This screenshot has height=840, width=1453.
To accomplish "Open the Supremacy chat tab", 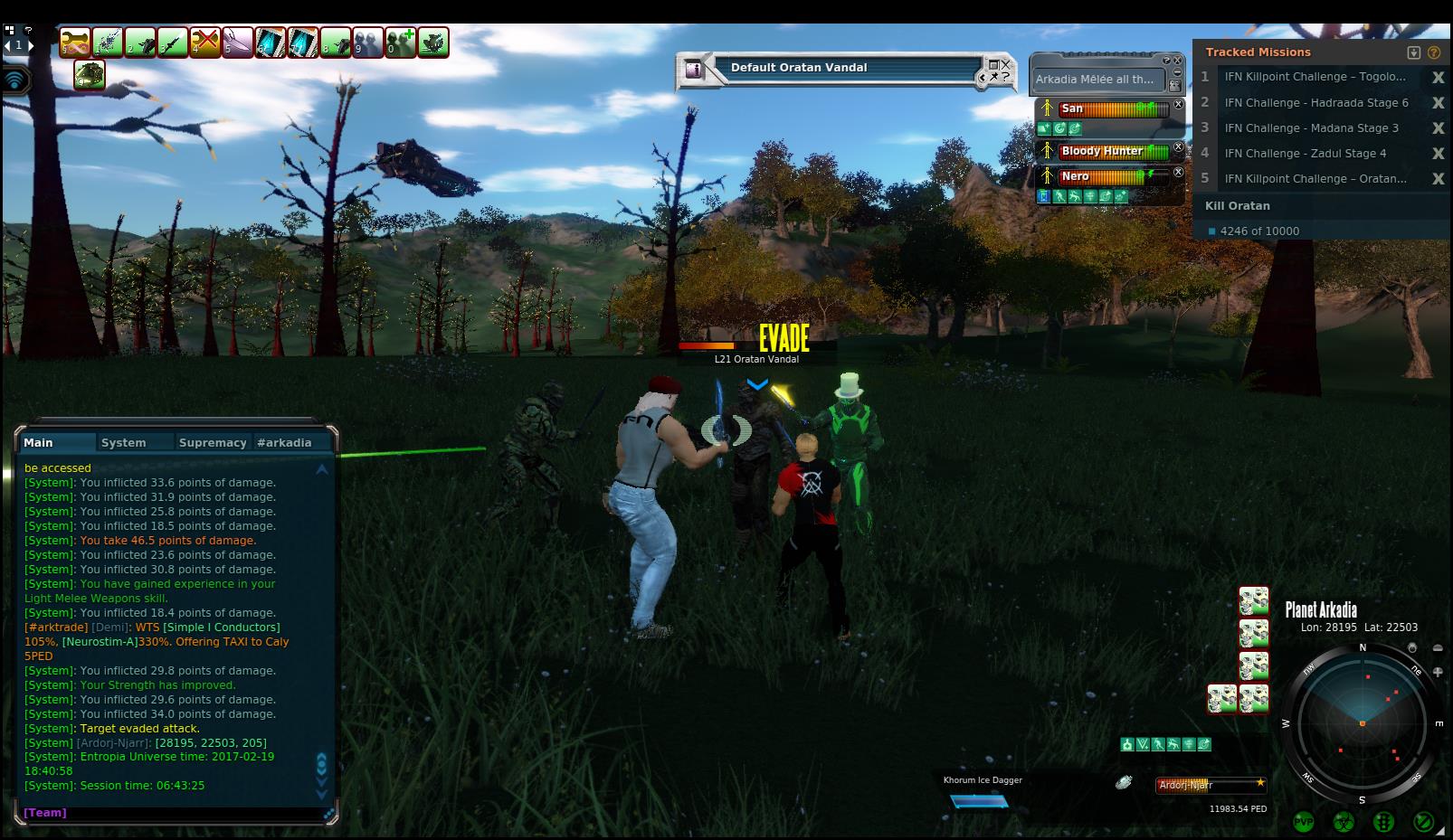I will tap(213, 443).
